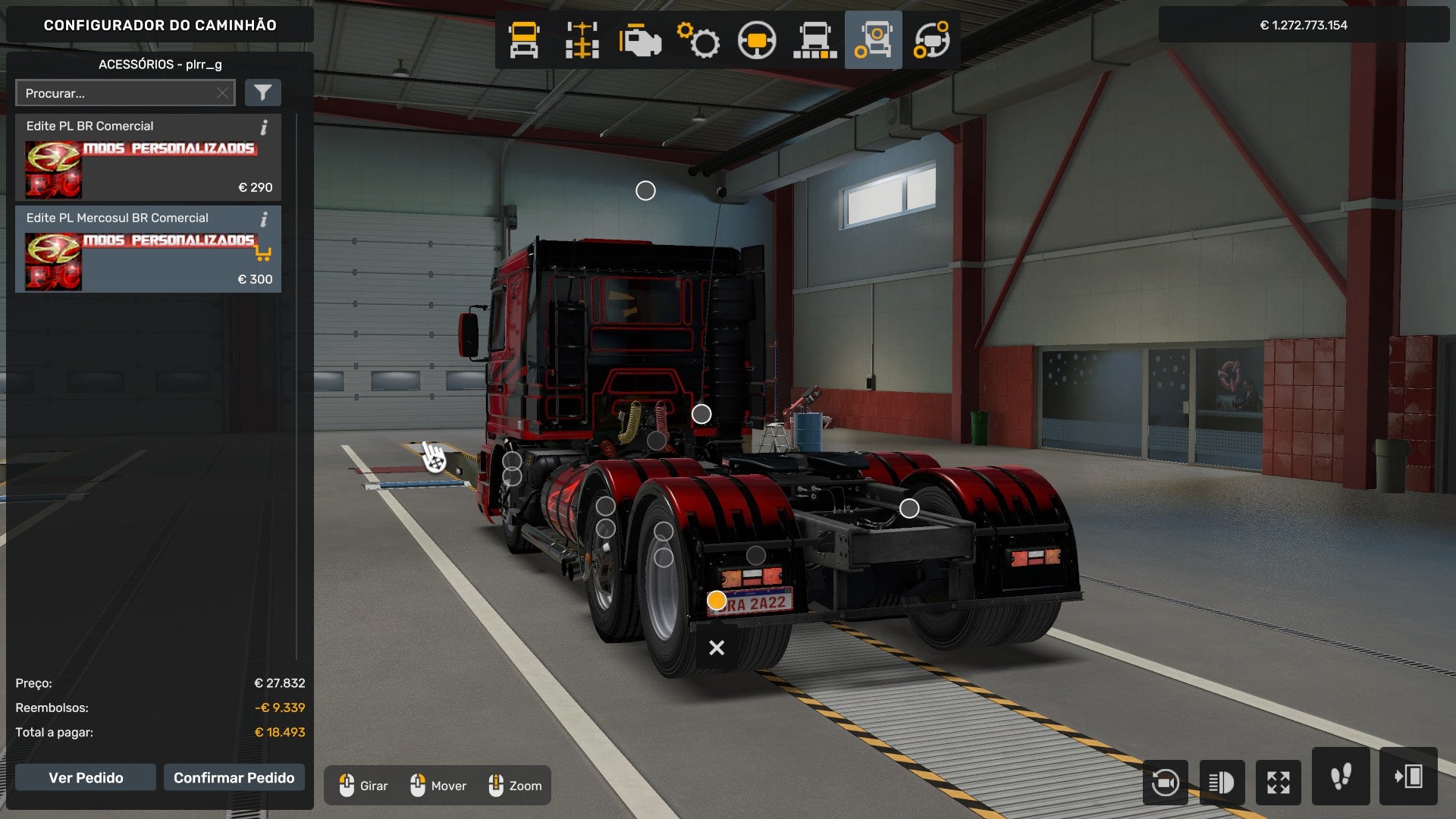Toggle the accessory search filter
Screen dimensions: 1456x819
click(x=262, y=93)
